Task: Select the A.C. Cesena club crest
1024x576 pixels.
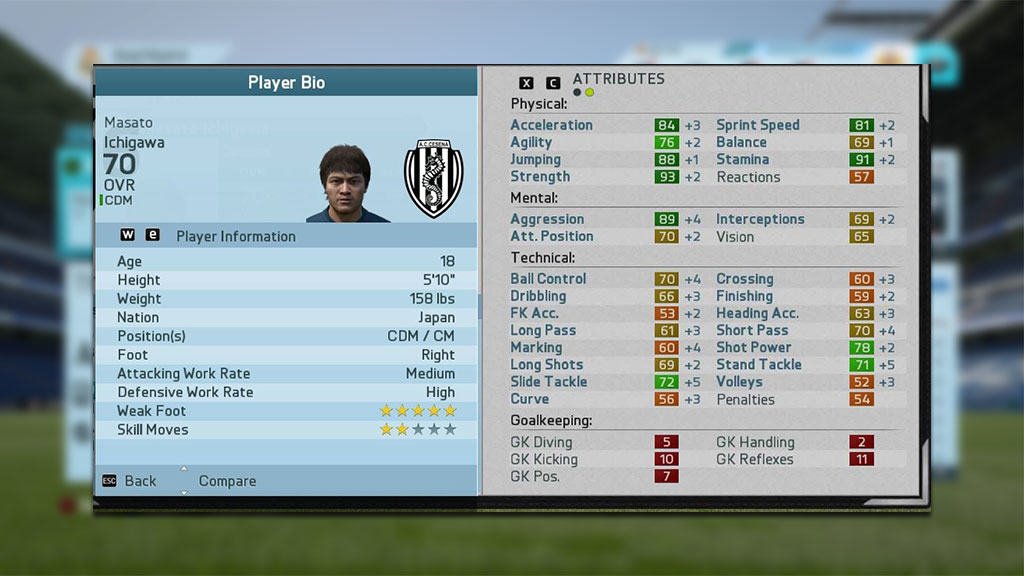Action: (x=433, y=179)
